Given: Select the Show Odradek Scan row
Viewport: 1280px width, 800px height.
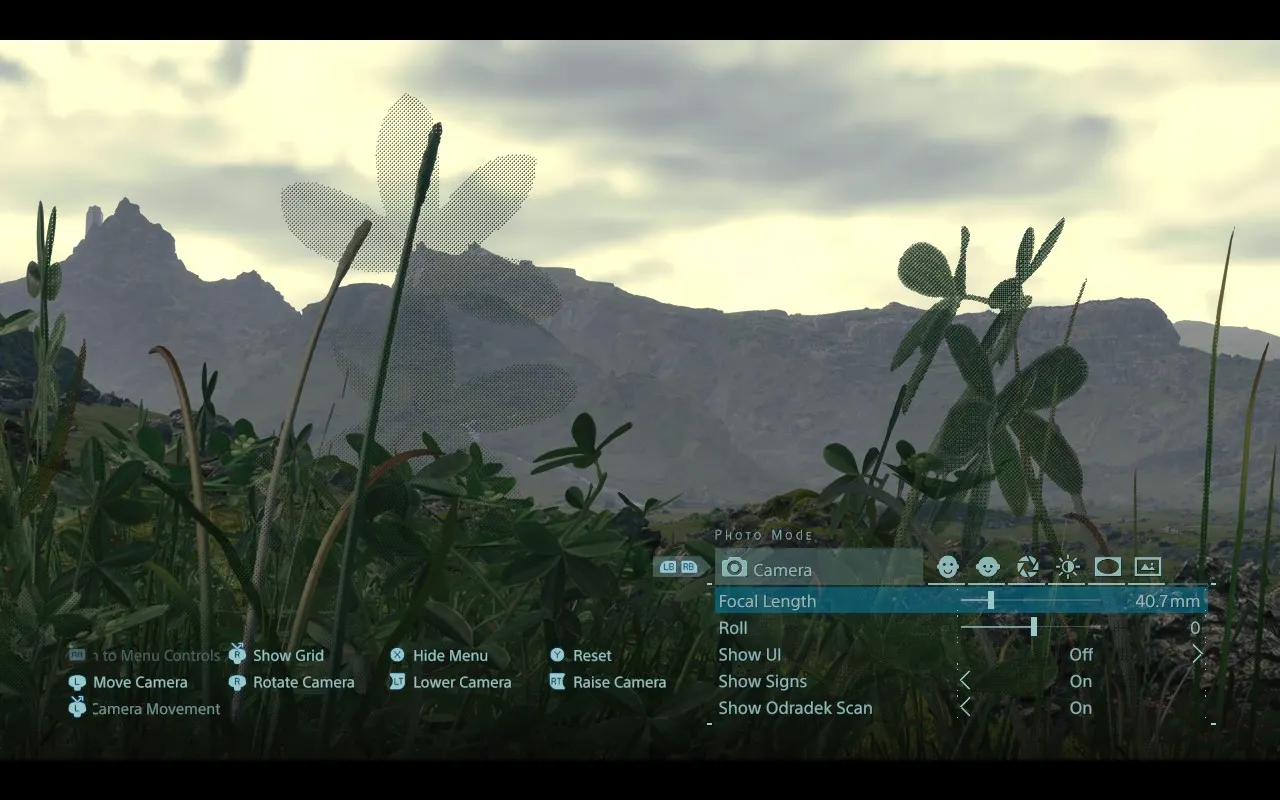Looking at the screenshot, I should coord(795,708).
